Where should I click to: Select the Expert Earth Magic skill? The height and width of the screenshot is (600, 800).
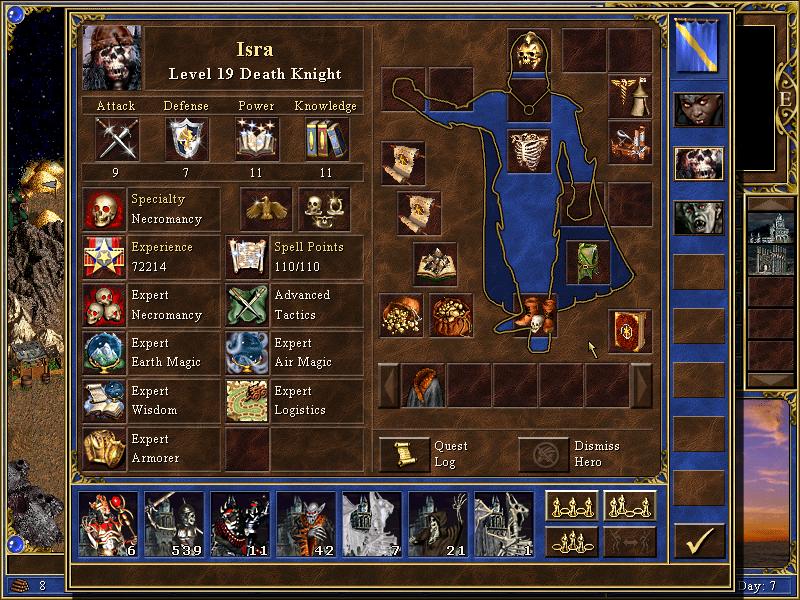point(104,353)
